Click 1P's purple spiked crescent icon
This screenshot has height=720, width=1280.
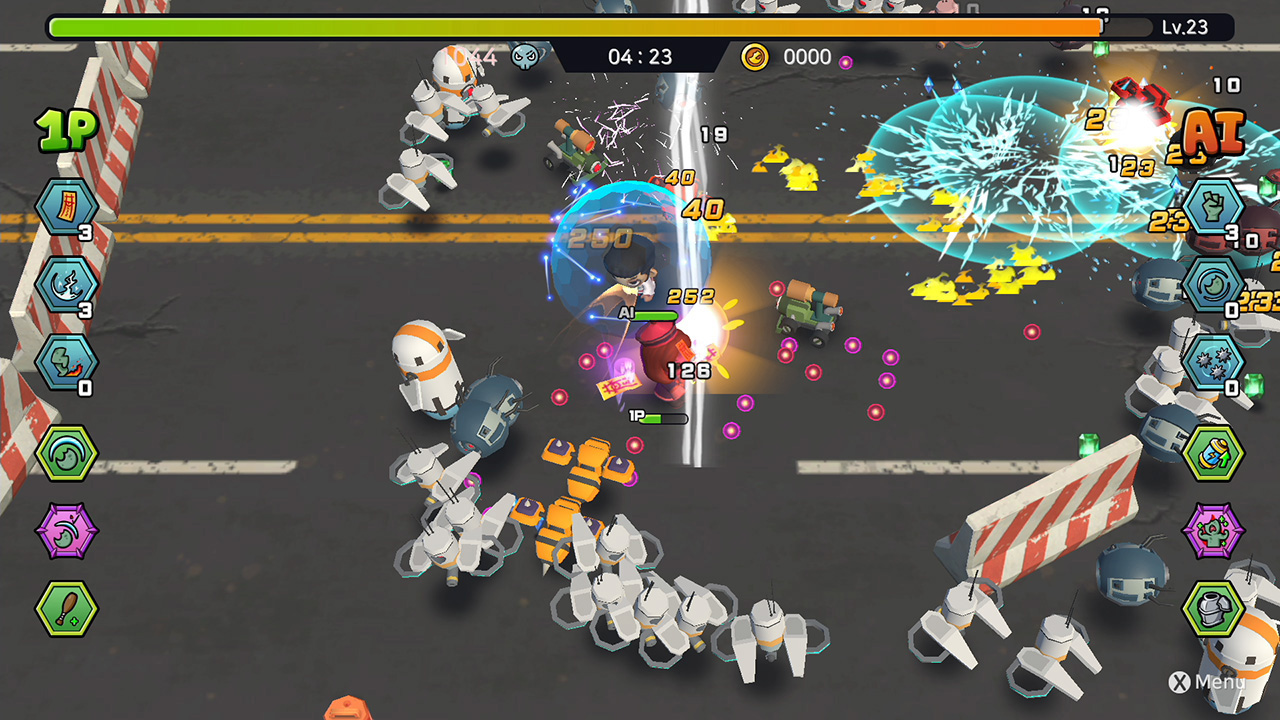(x=66, y=530)
